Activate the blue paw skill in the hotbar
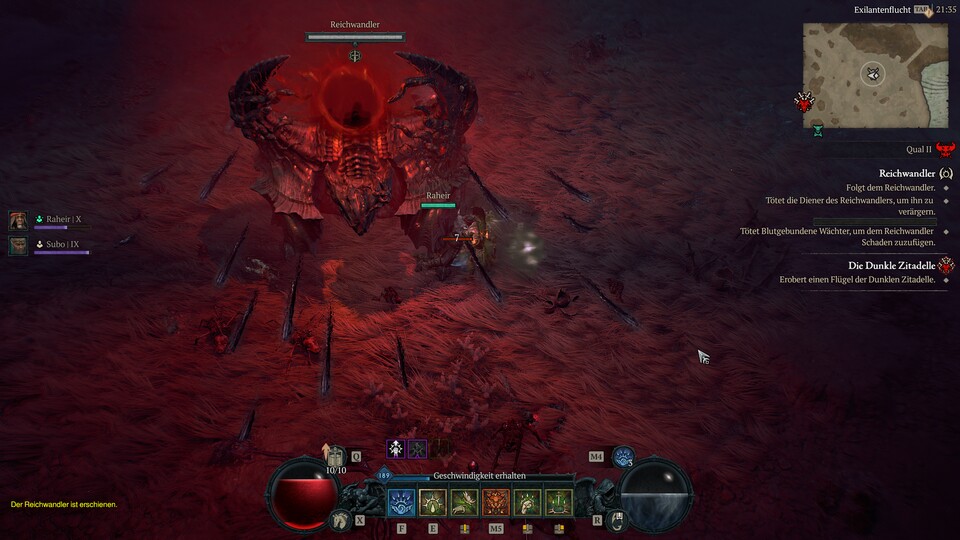The height and width of the screenshot is (540, 960). pos(402,502)
